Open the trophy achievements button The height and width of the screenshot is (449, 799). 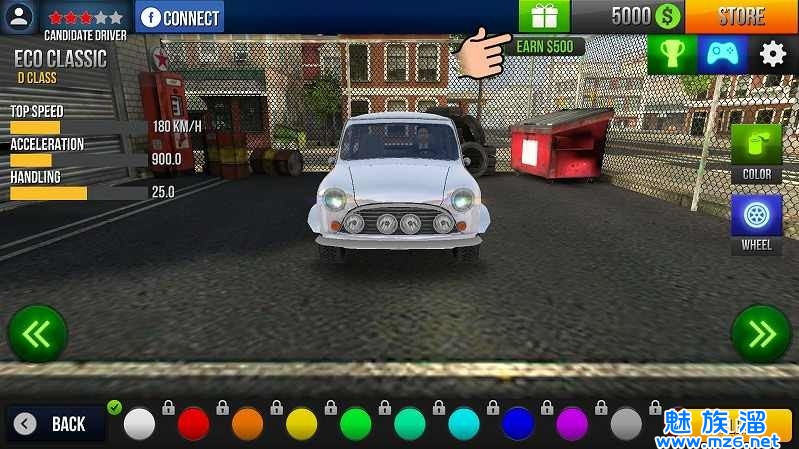(672, 54)
